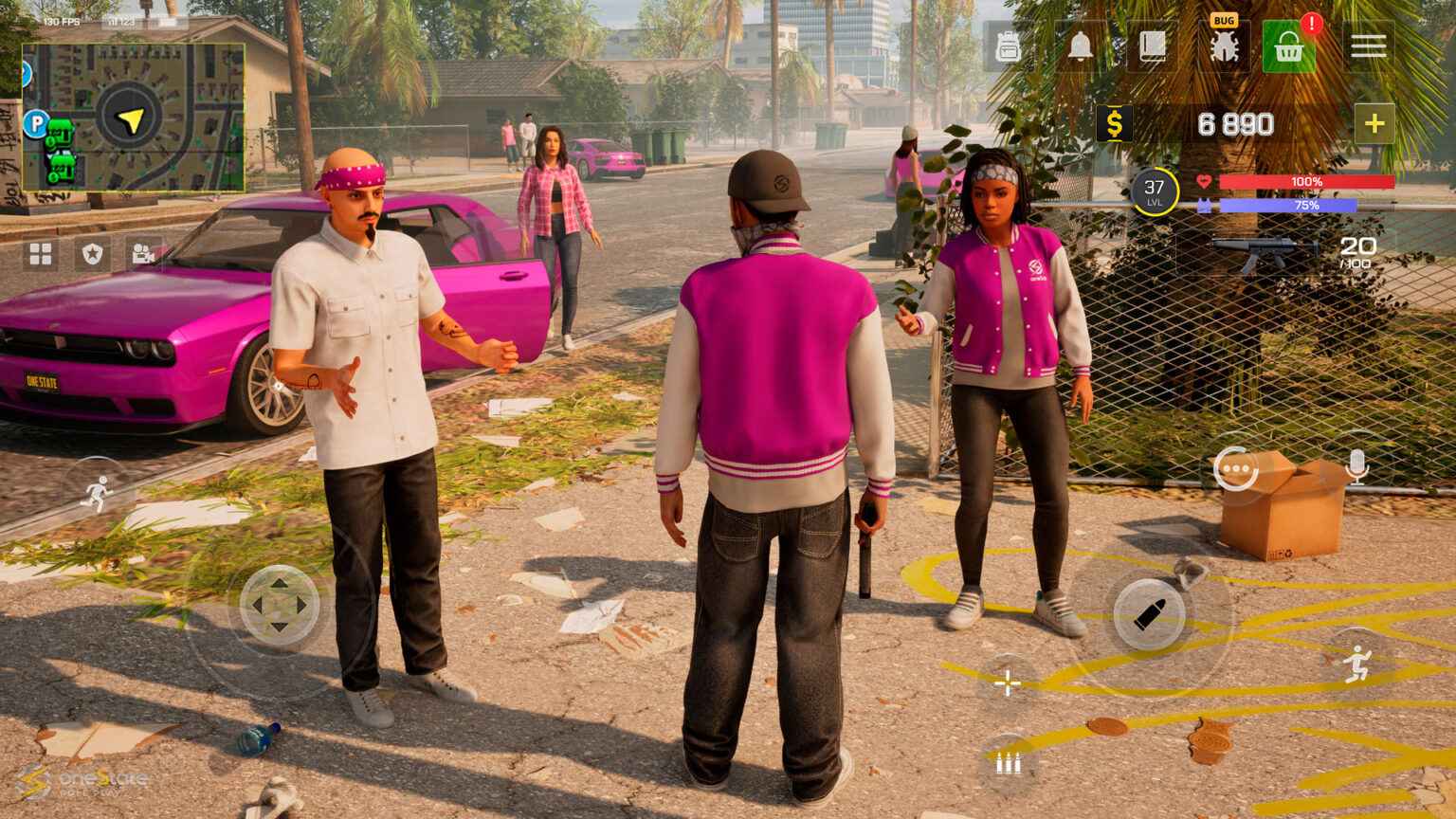The height and width of the screenshot is (819, 1456).
Task: Add cash with the plus button
Action: [1374, 123]
